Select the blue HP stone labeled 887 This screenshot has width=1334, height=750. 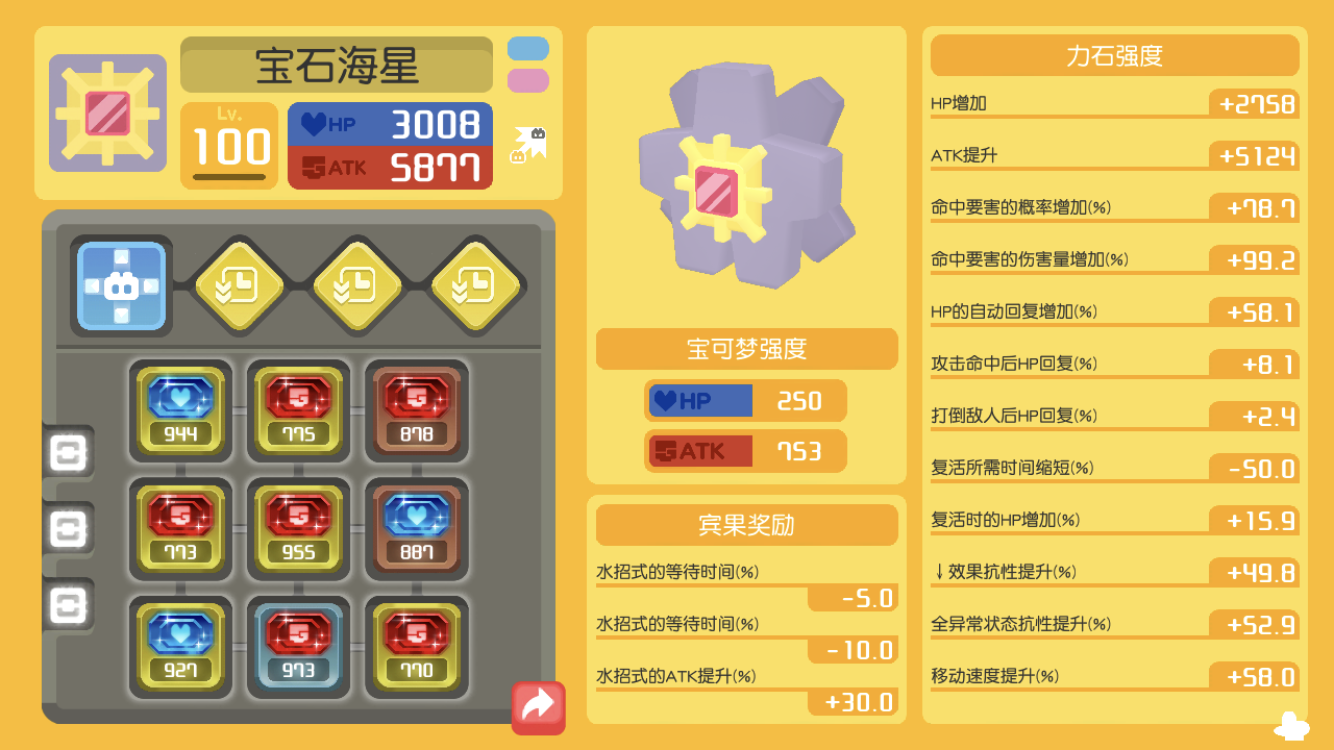(x=417, y=530)
